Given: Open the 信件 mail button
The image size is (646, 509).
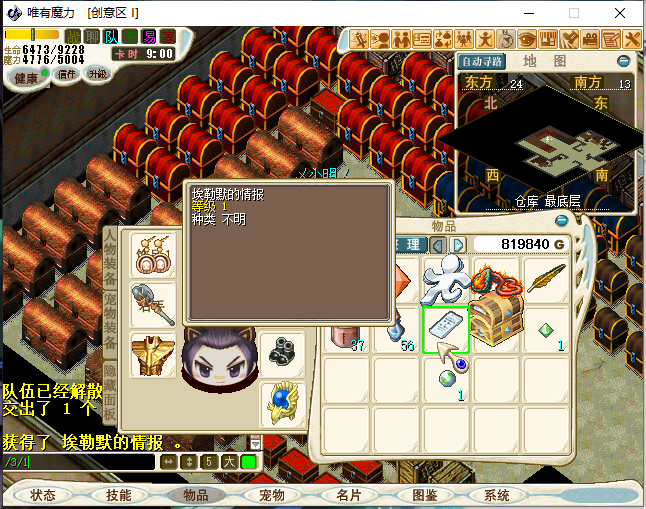Looking at the screenshot, I should pos(66,75).
